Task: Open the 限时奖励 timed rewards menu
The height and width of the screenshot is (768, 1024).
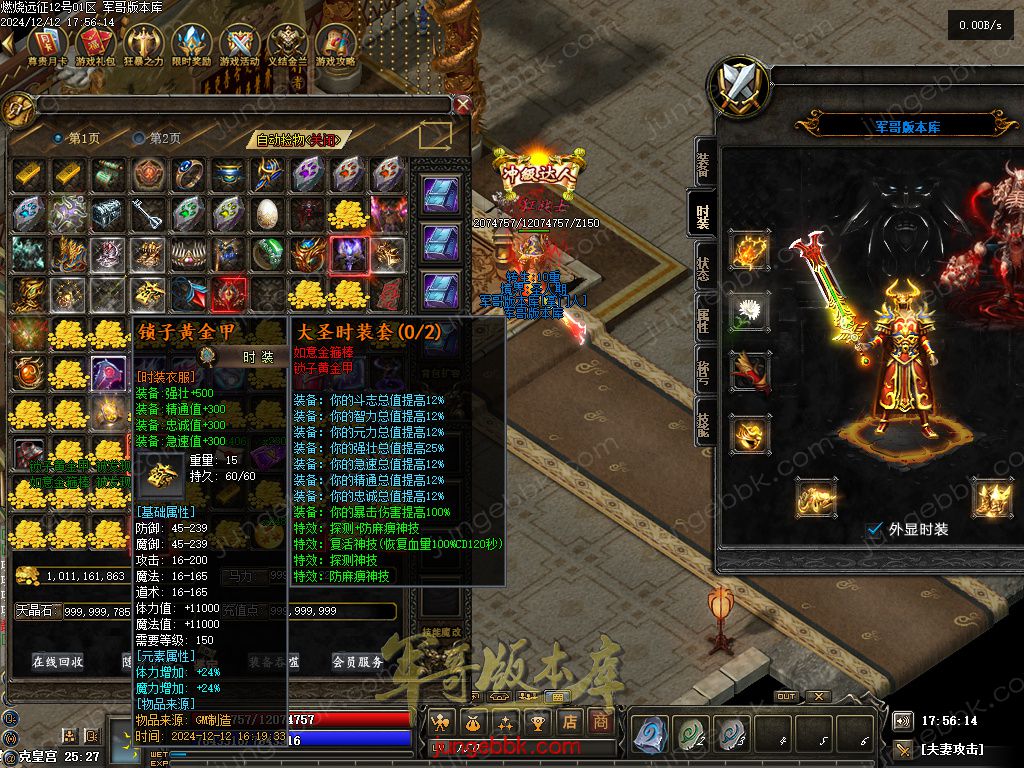Action: pyautogui.click(x=192, y=44)
